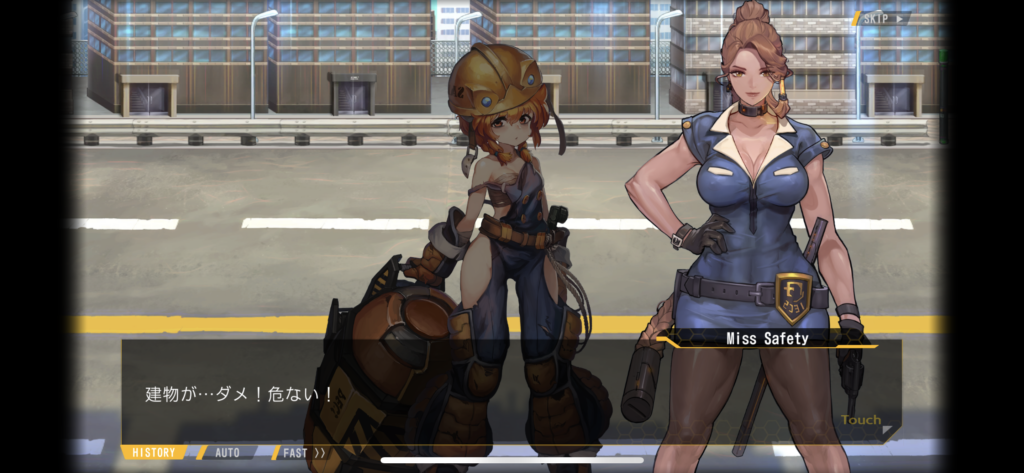
Task: Skip the cutscene with the SKIP button
Action: [x=881, y=18]
